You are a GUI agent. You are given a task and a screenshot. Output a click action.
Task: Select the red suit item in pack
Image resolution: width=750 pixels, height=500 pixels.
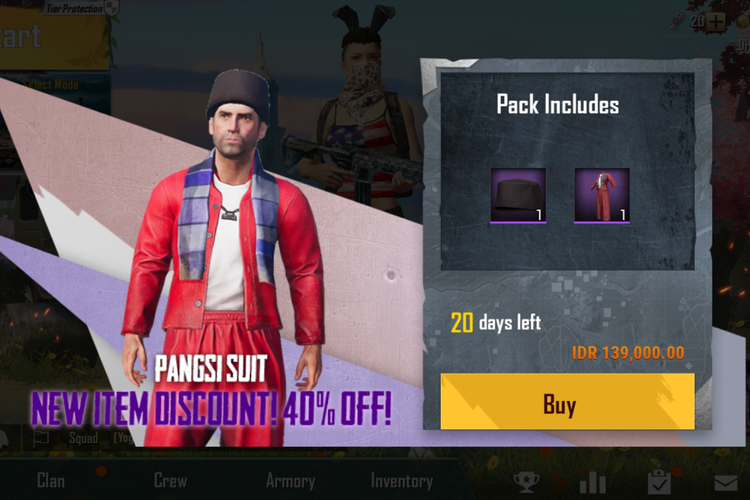(602, 195)
